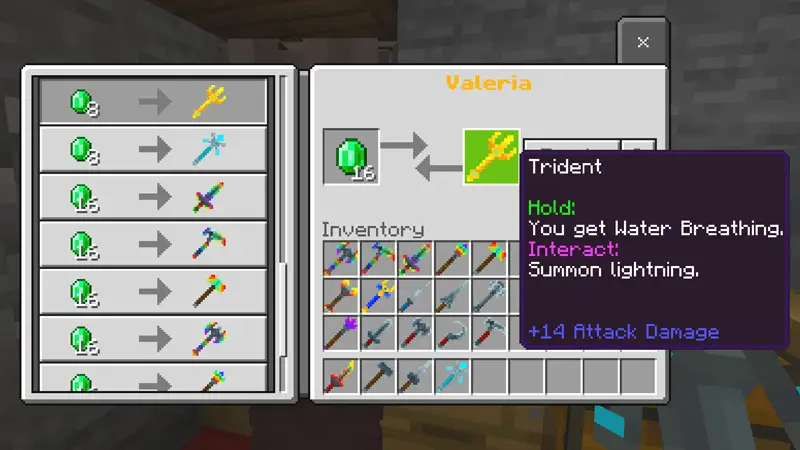Choose the rainbow hammer trade offer

tap(153, 292)
